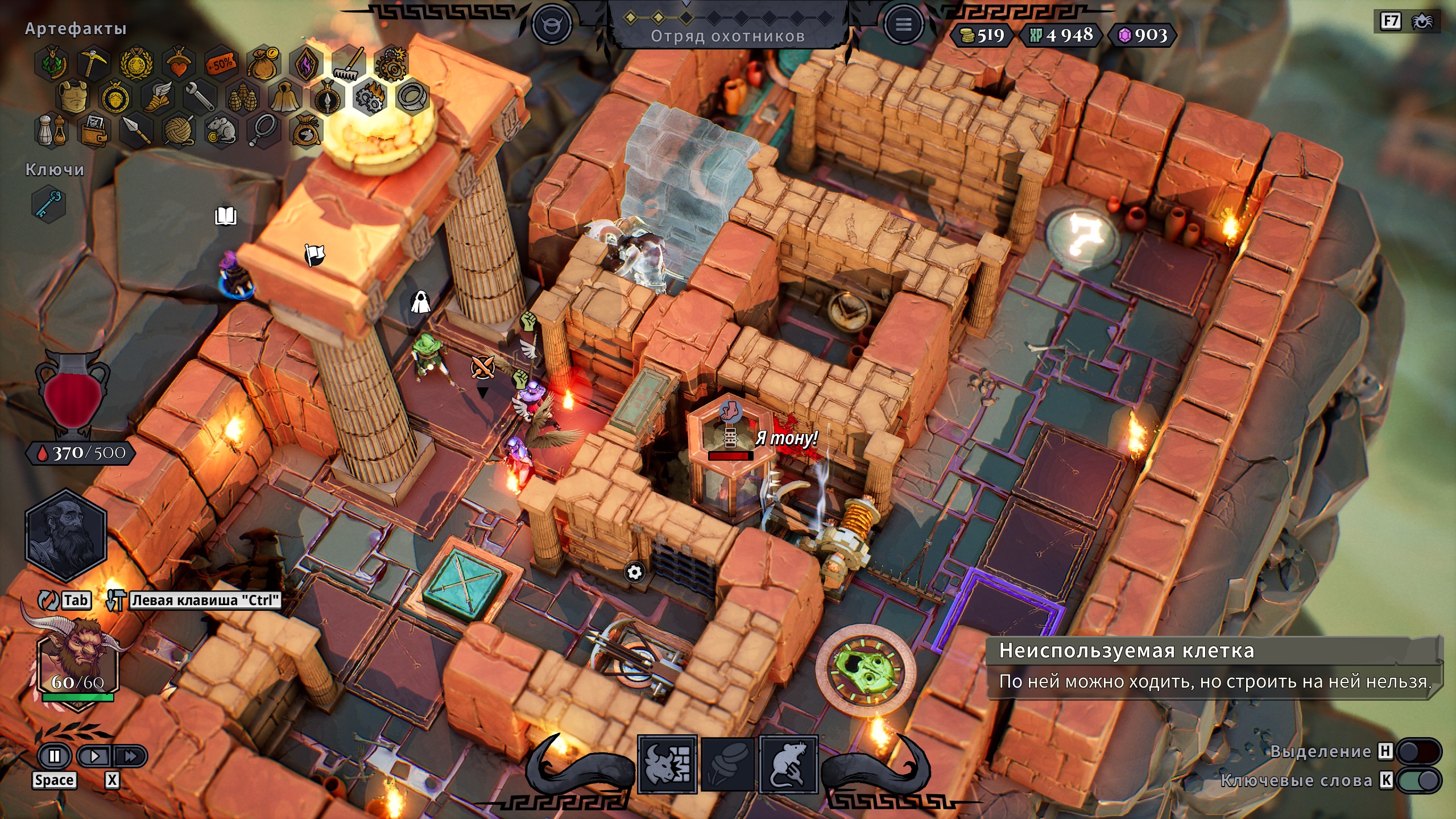Enable fast-forward speed
1456x819 pixels.
[131, 756]
